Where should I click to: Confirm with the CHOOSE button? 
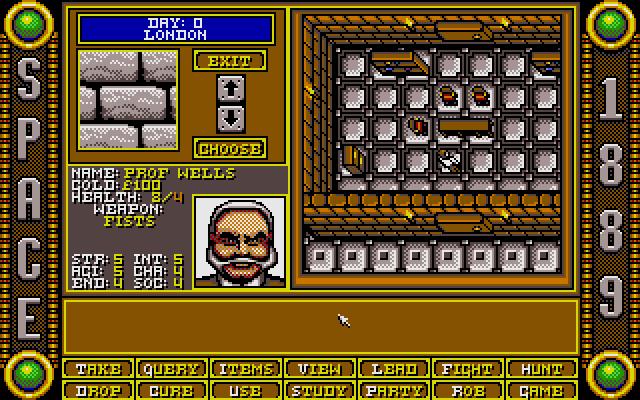(x=230, y=149)
